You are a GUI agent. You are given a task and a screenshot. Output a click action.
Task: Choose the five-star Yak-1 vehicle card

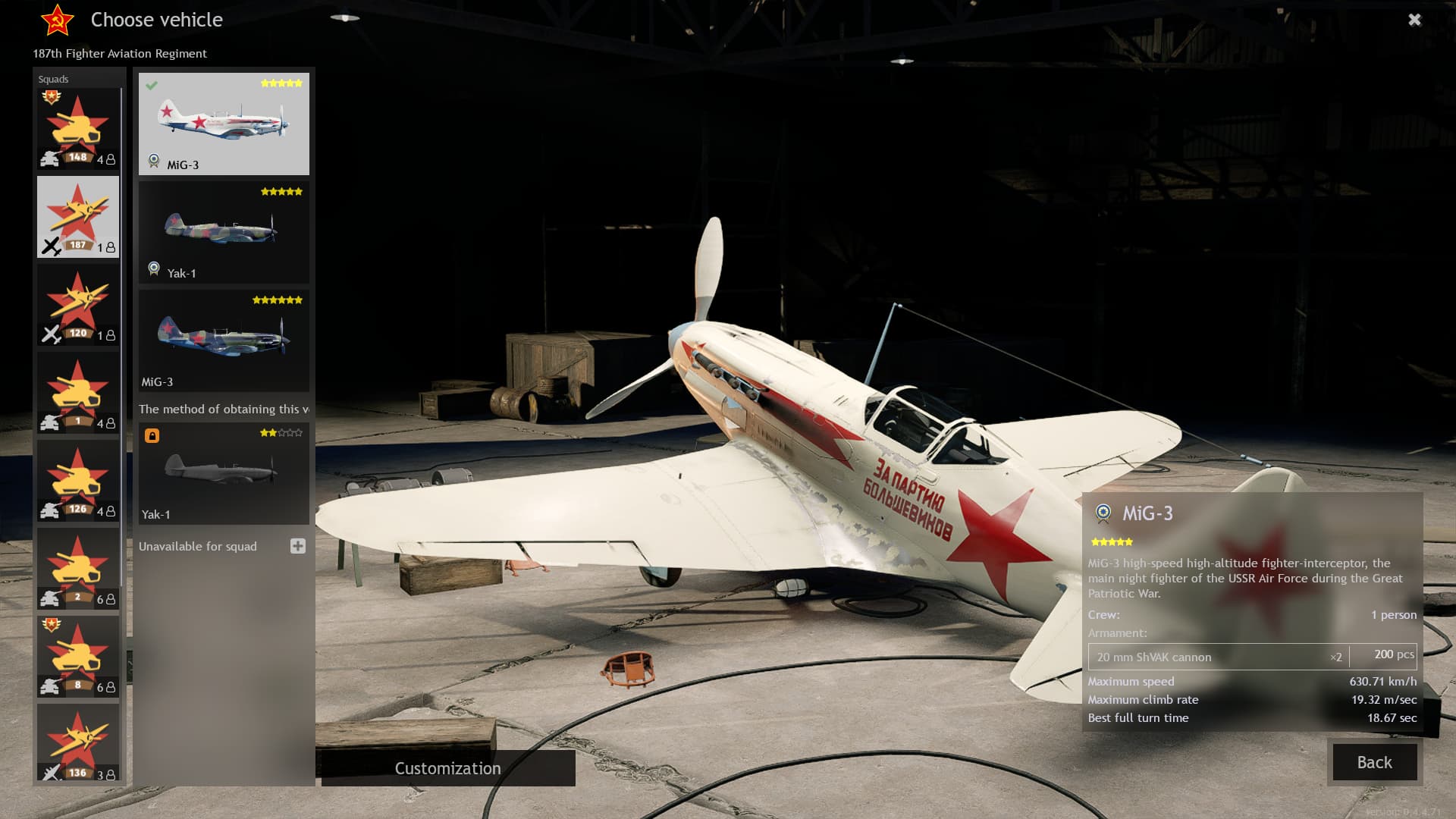click(224, 232)
